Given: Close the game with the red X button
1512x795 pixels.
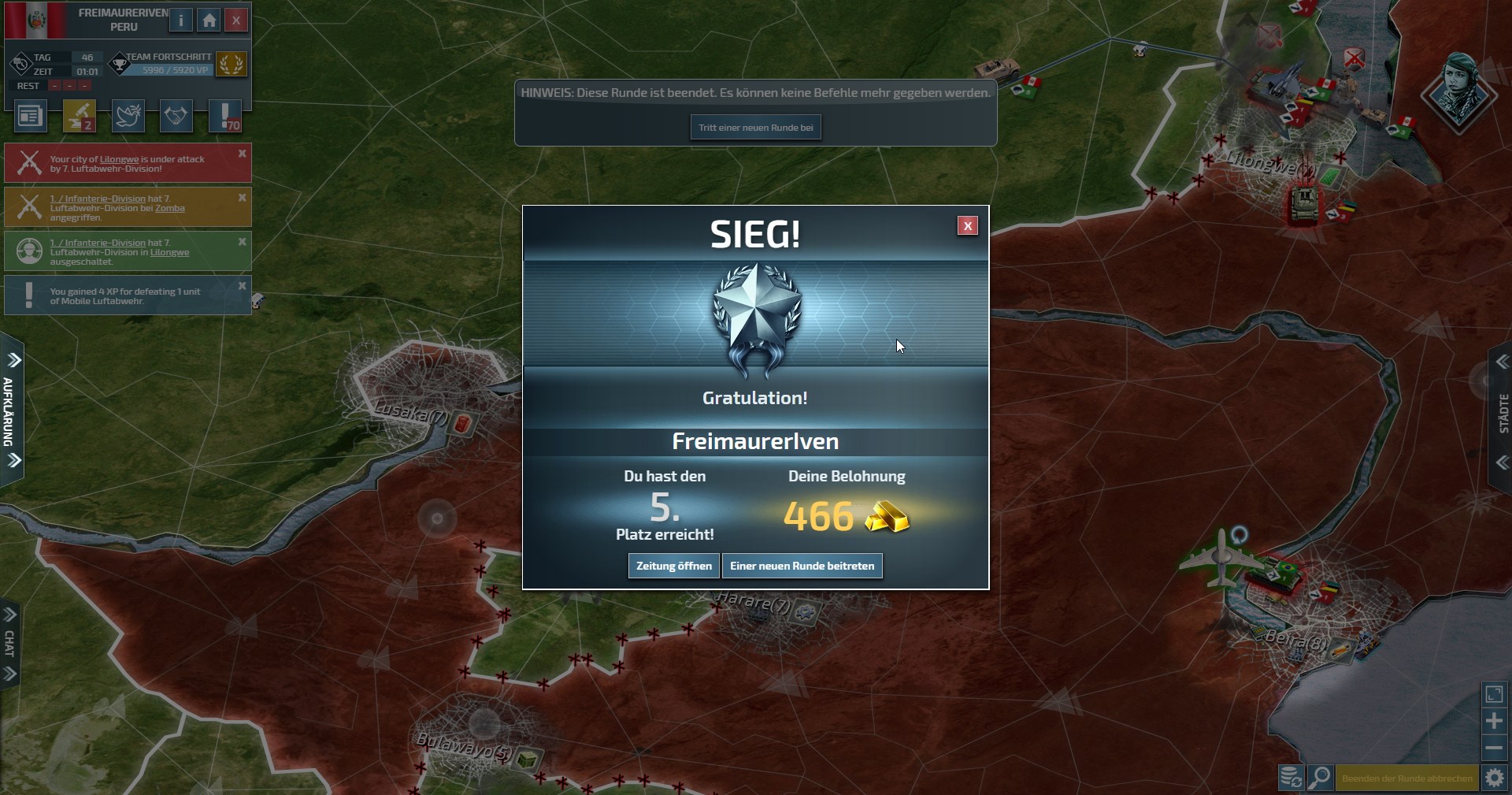Looking at the screenshot, I should (235, 20).
